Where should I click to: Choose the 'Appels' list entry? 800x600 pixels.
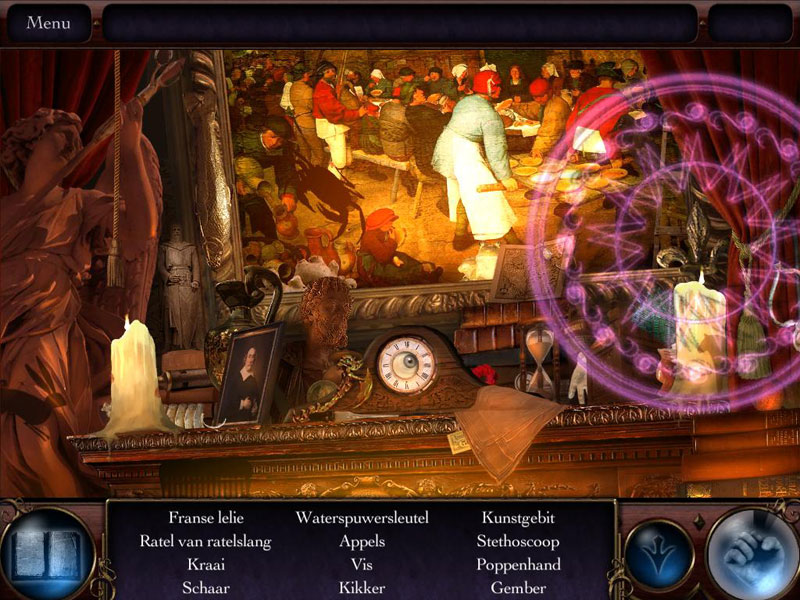pos(362,541)
